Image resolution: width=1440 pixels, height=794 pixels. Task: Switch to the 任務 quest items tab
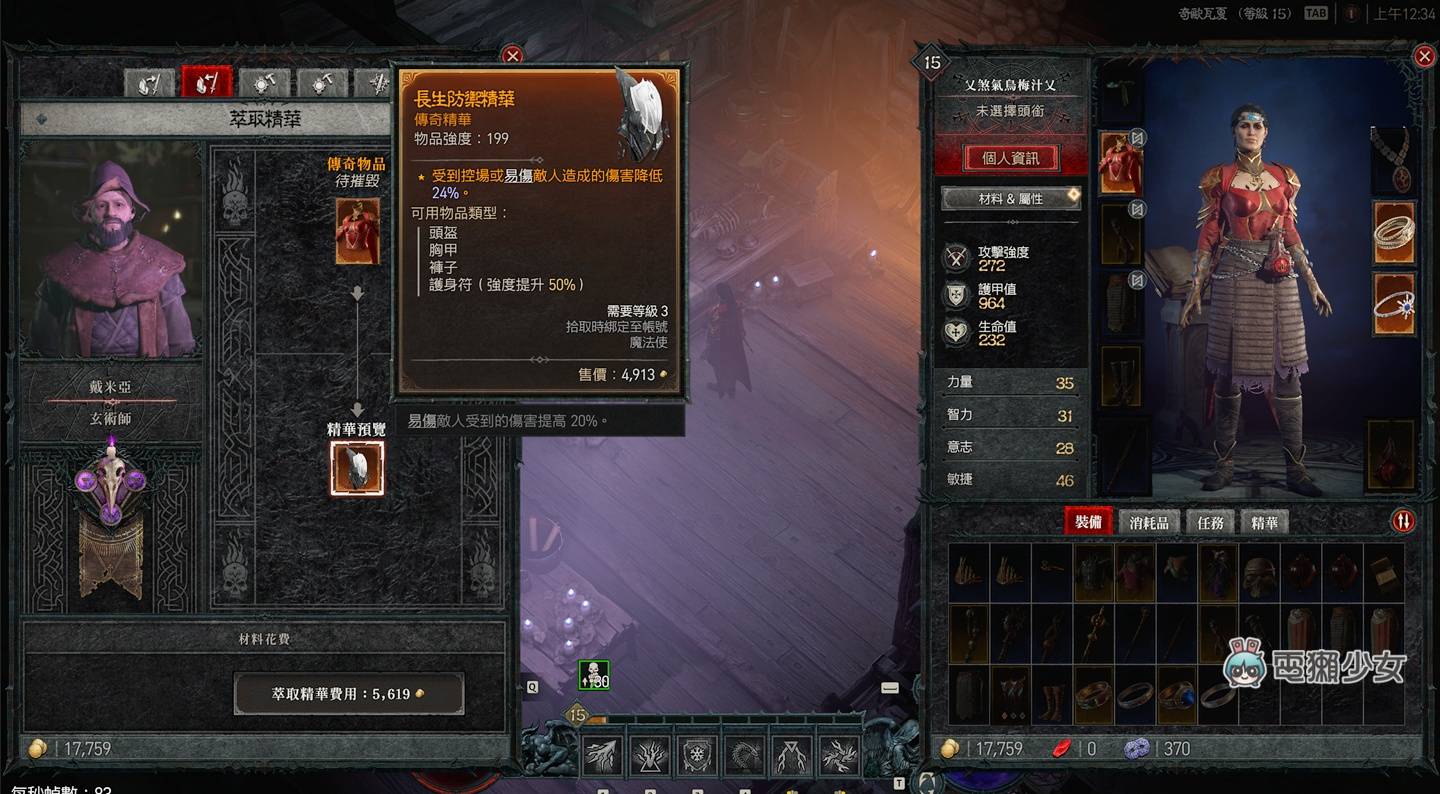click(x=1210, y=522)
